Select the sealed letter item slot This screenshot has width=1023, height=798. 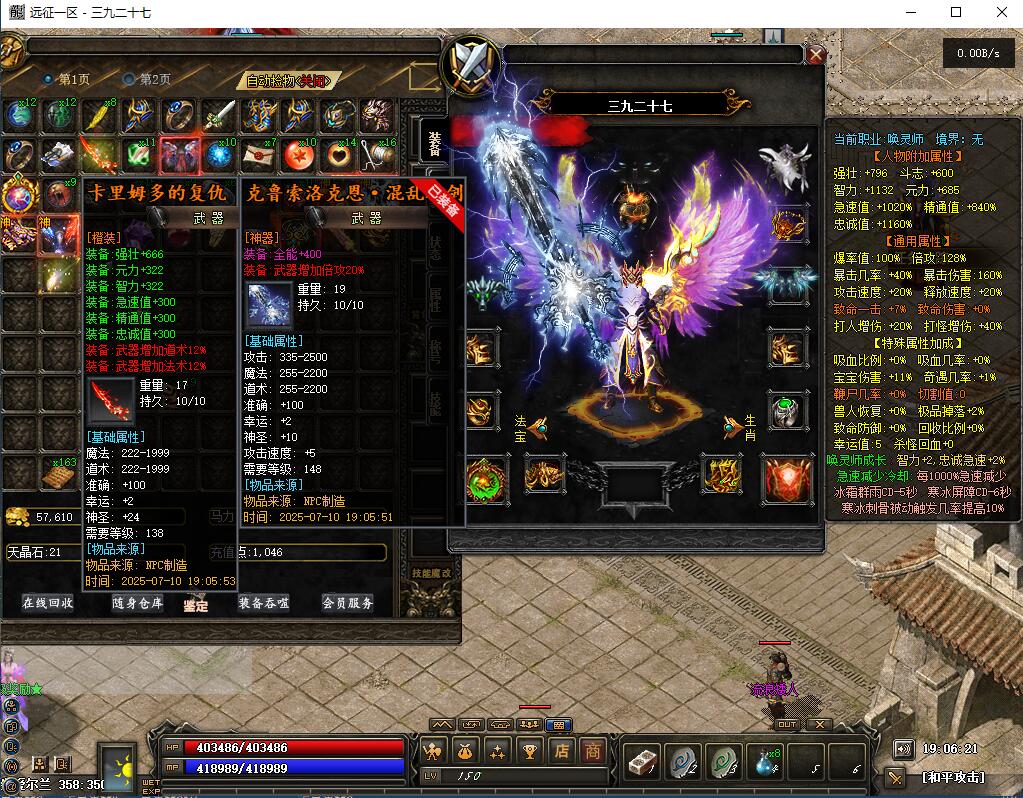258,155
